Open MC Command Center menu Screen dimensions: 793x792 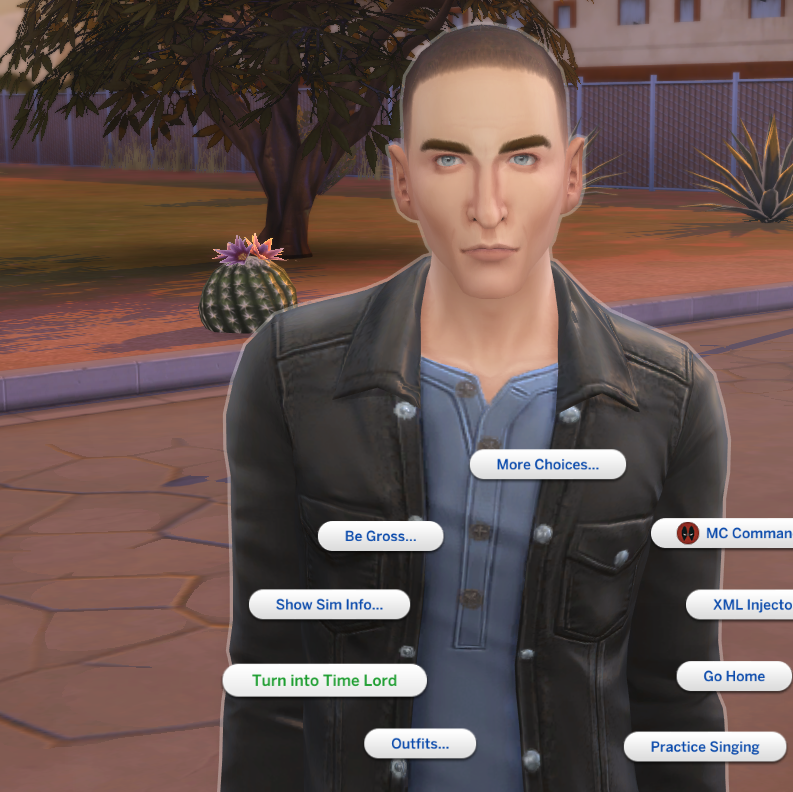tap(735, 533)
